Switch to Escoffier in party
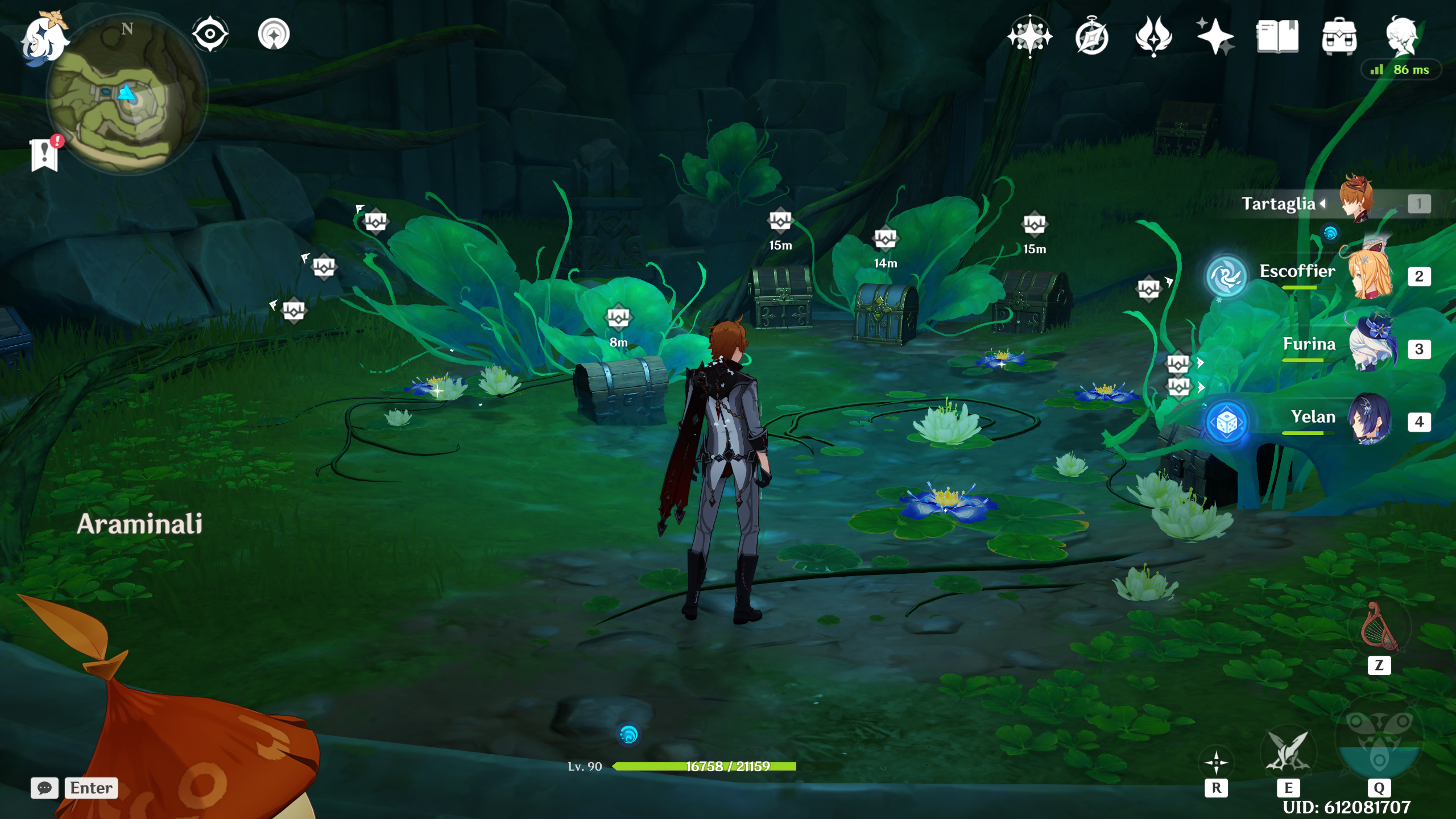This screenshot has height=819, width=1456. click(1371, 275)
